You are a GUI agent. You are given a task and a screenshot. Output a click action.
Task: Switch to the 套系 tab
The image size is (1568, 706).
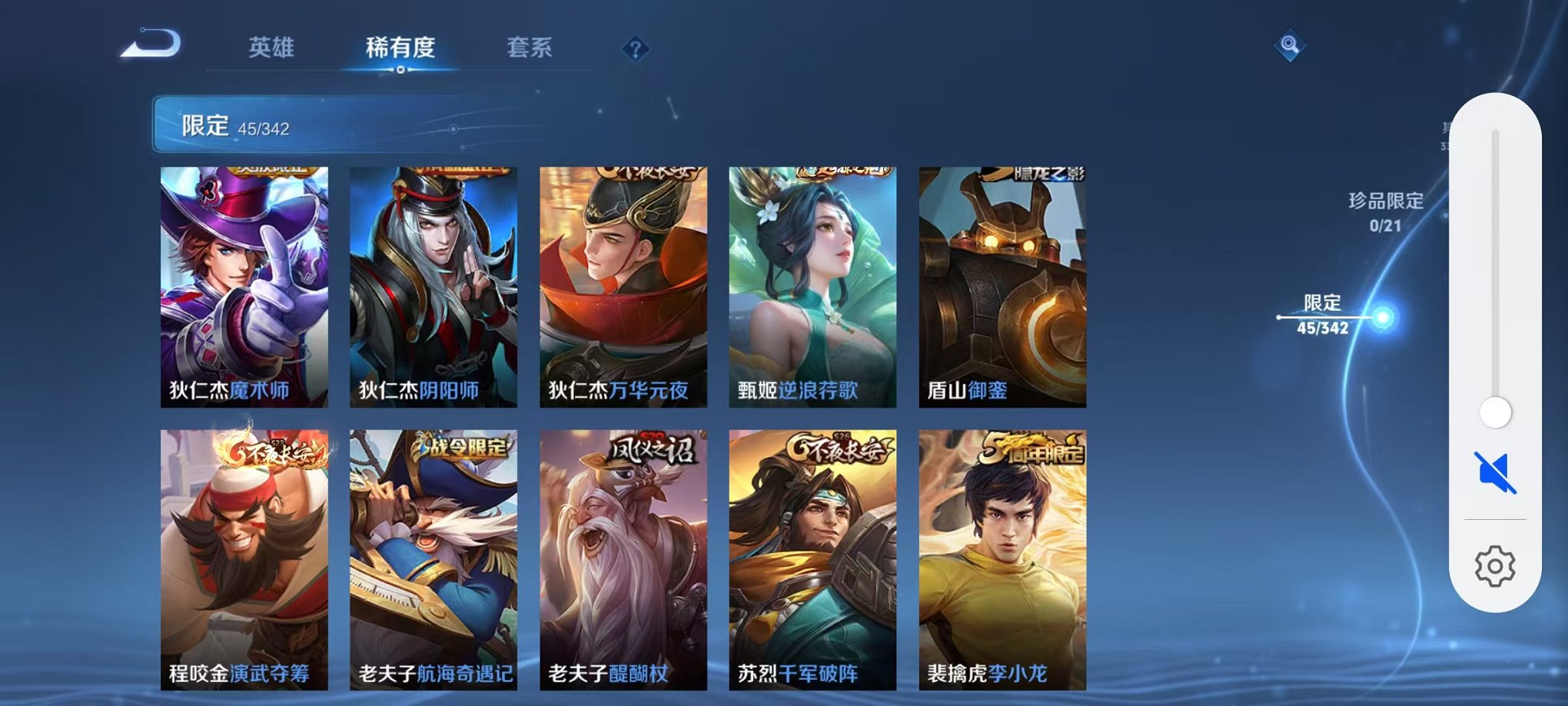click(x=530, y=48)
